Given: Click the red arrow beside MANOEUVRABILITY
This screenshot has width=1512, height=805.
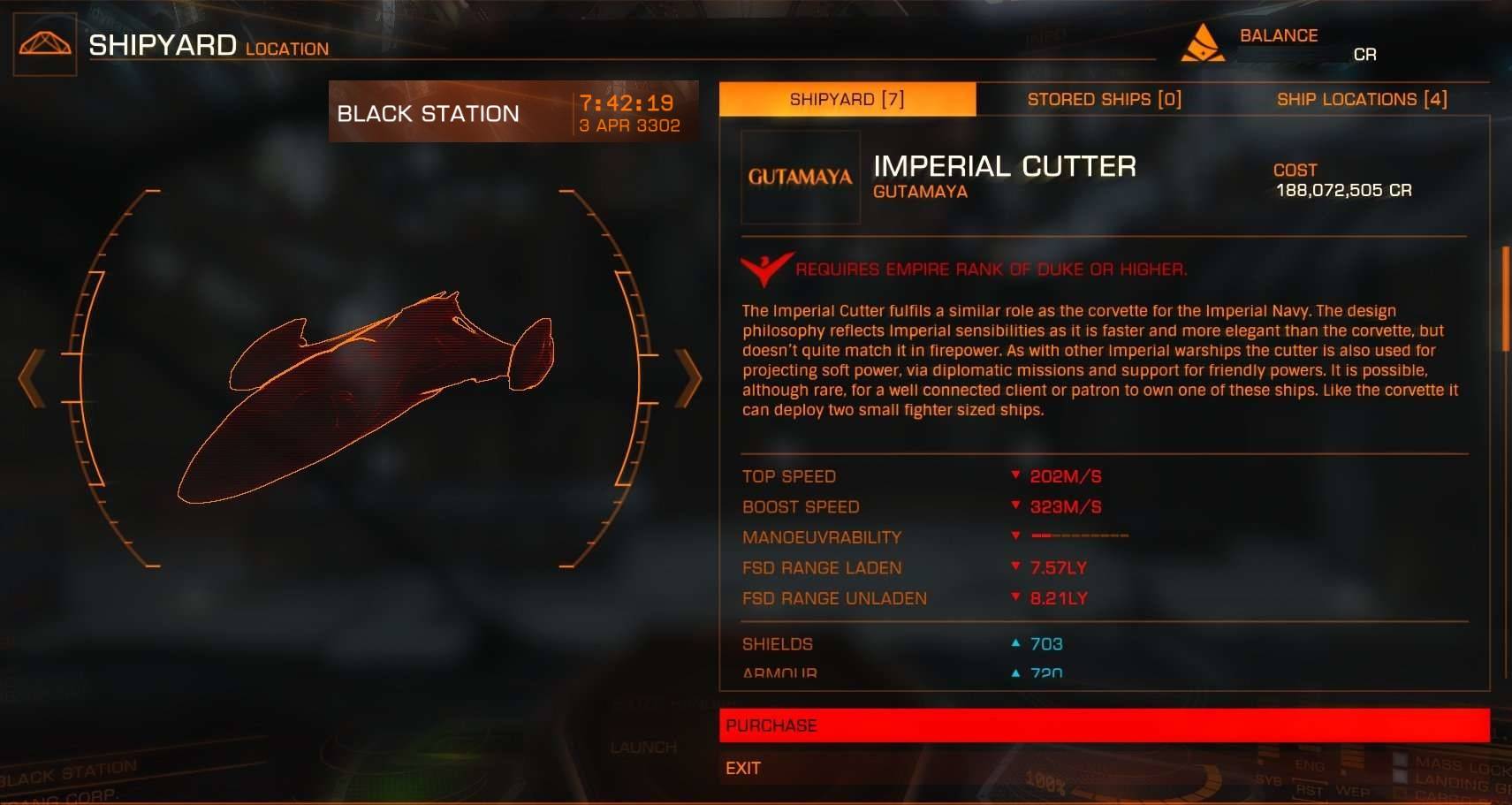Looking at the screenshot, I should pos(1014,536).
